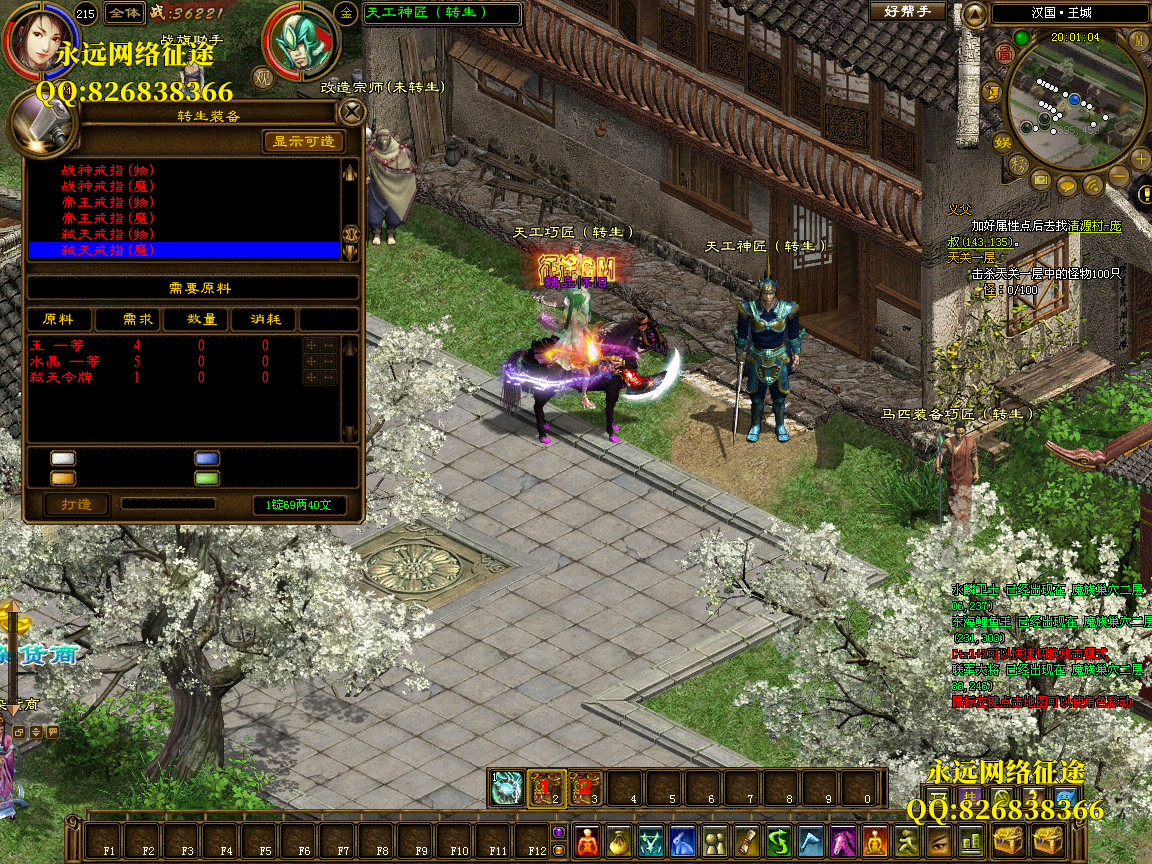Click the 显示可造 button

click(x=303, y=142)
